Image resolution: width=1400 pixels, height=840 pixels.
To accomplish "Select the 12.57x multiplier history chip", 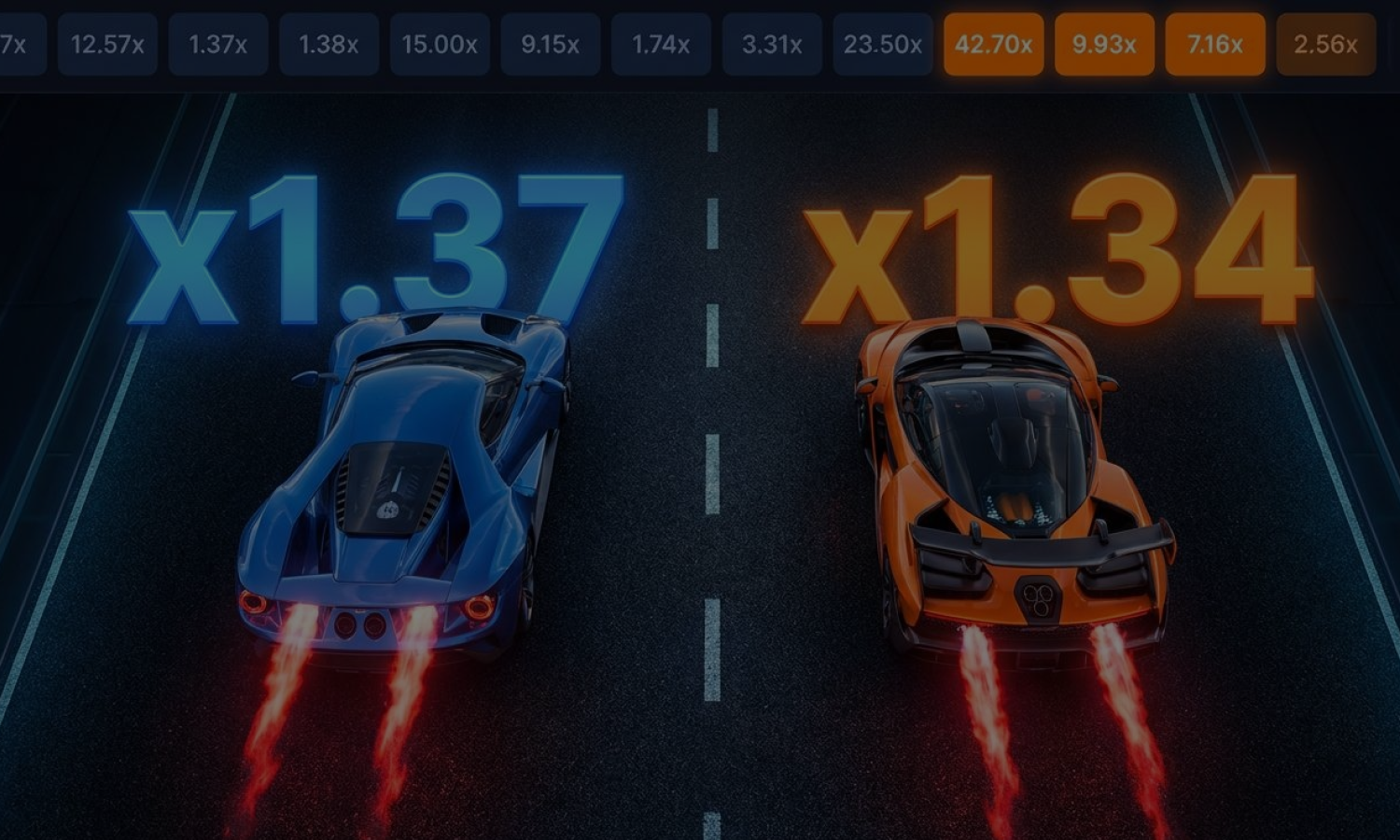I will coord(106,43).
